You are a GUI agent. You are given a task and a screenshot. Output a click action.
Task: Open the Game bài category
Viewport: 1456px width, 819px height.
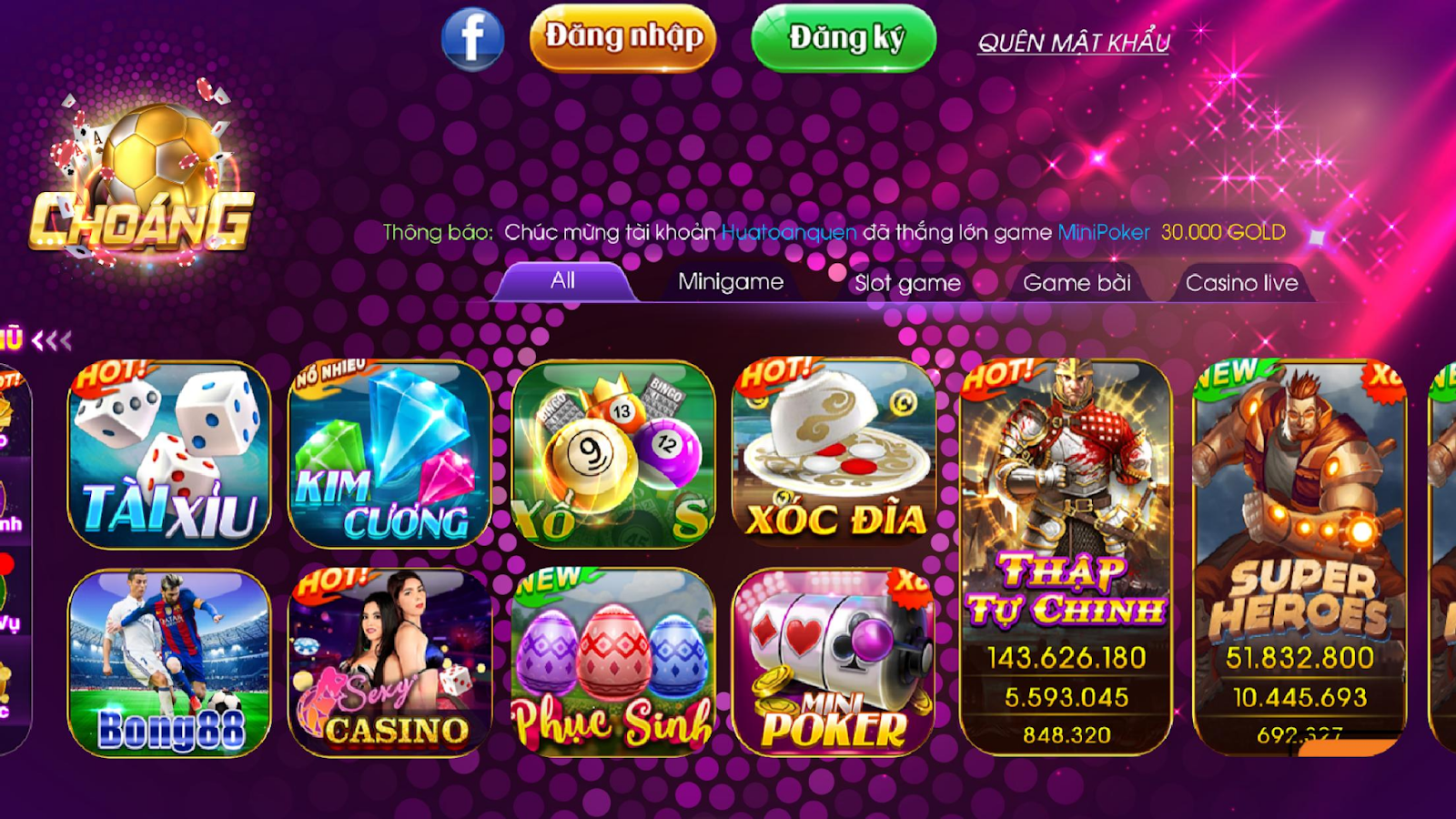[1076, 283]
